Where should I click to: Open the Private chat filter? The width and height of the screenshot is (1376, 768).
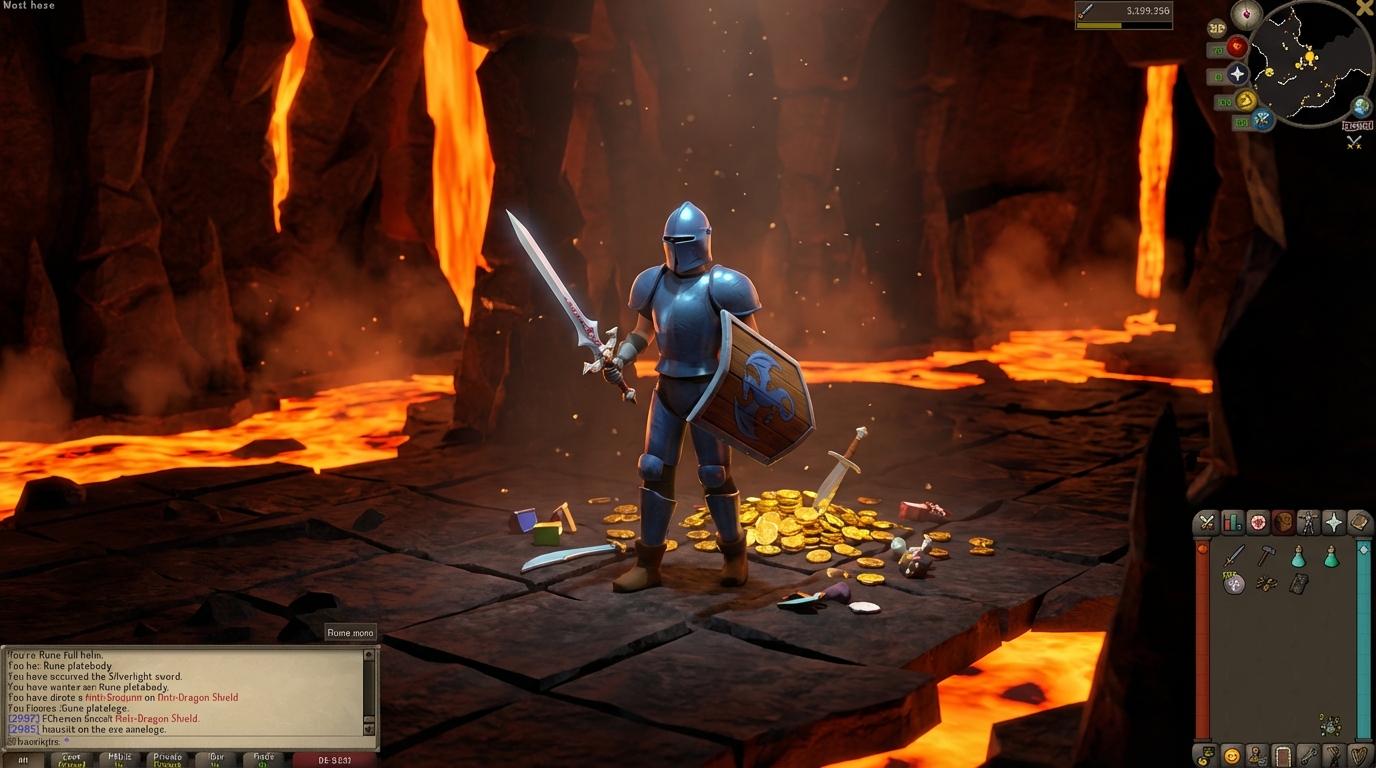[x=167, y=759]
